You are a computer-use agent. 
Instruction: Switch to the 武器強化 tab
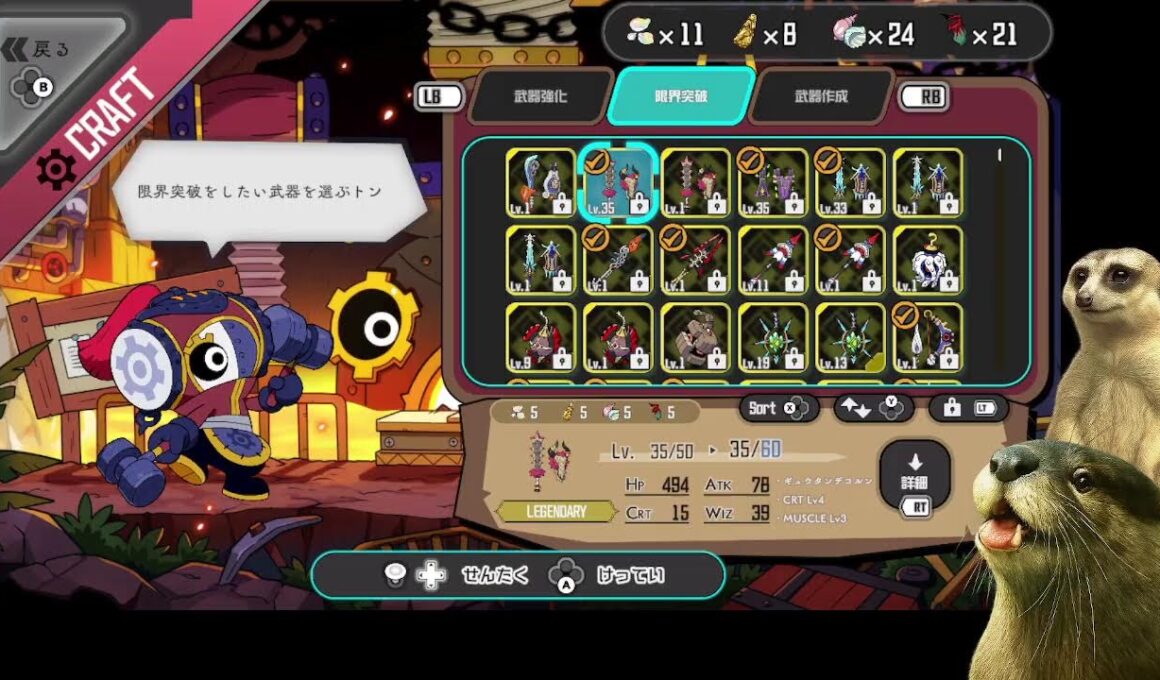click(x=540, y=97)
